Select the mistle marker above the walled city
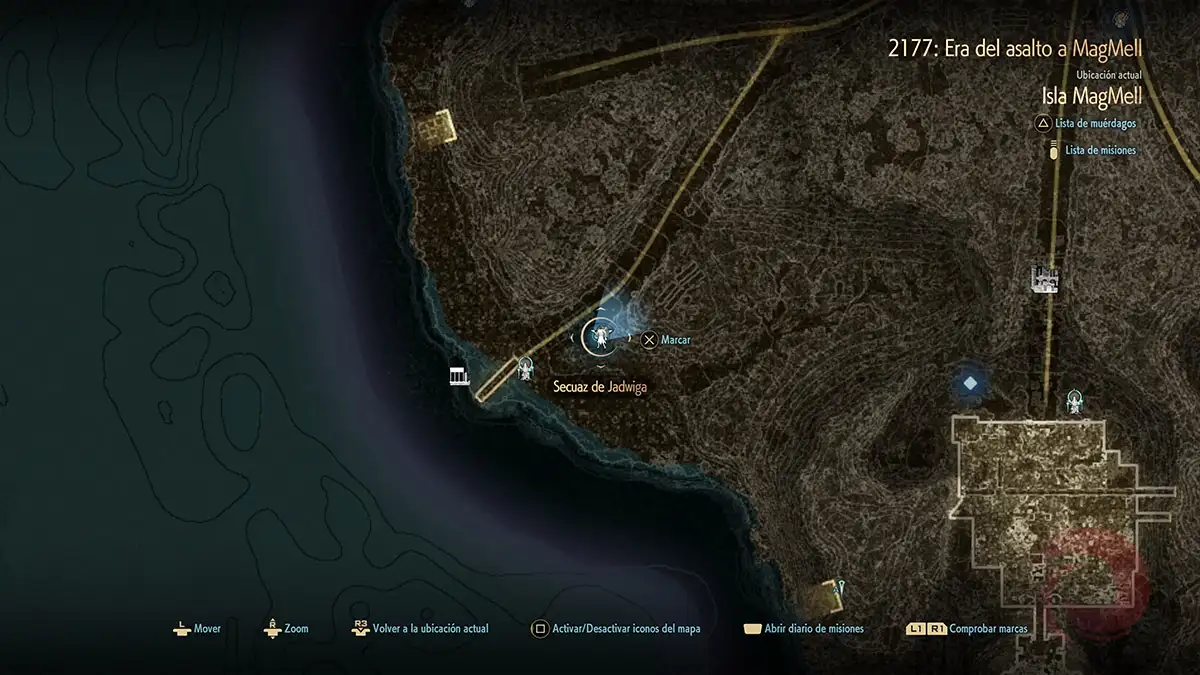This screenshot has height=675, width=1200. pyautogui.click(x=1075, y=402)
